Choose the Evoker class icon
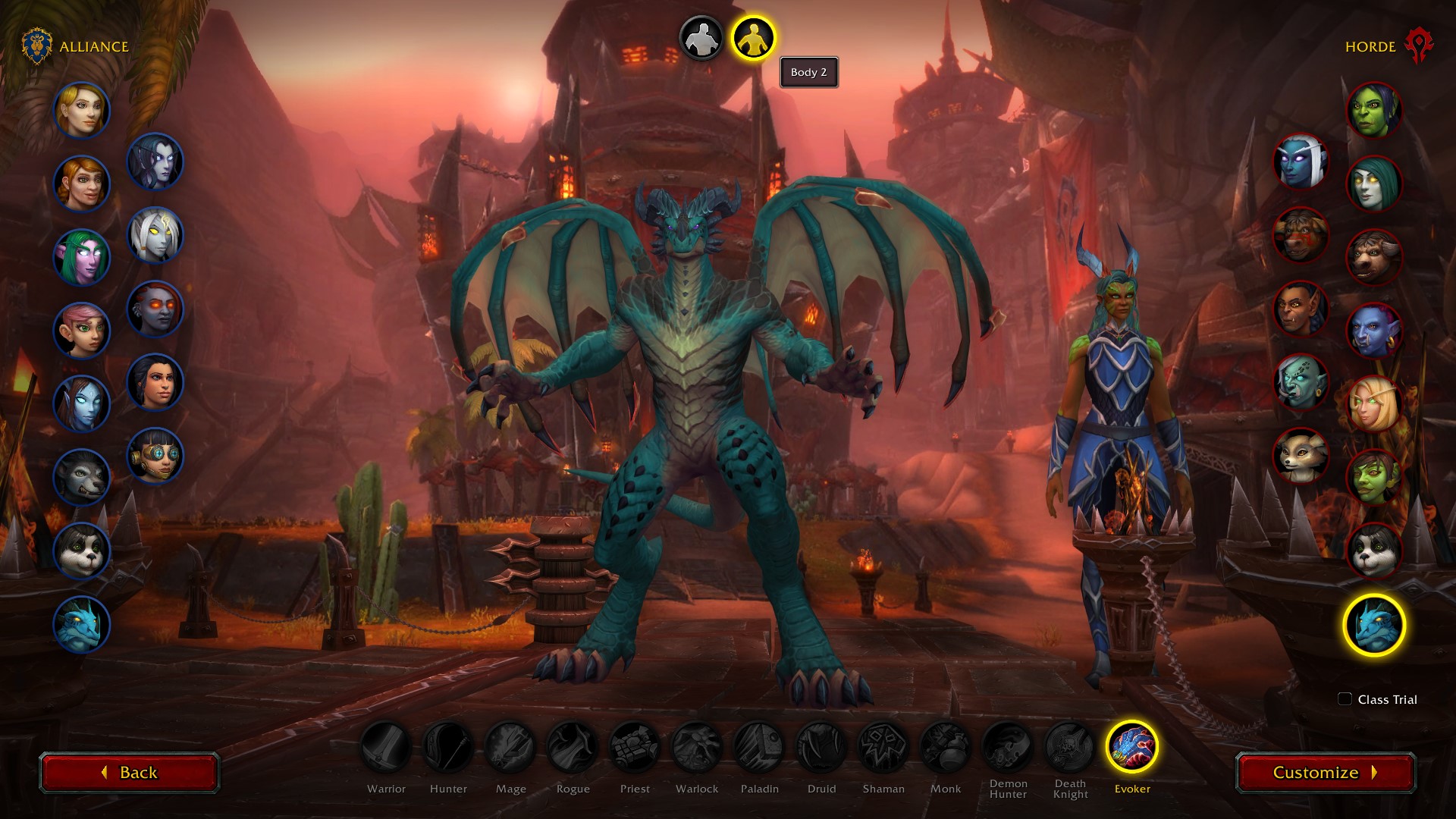Image resolution: width=1456 pixels, height=819 pixels. [1131, 746]
